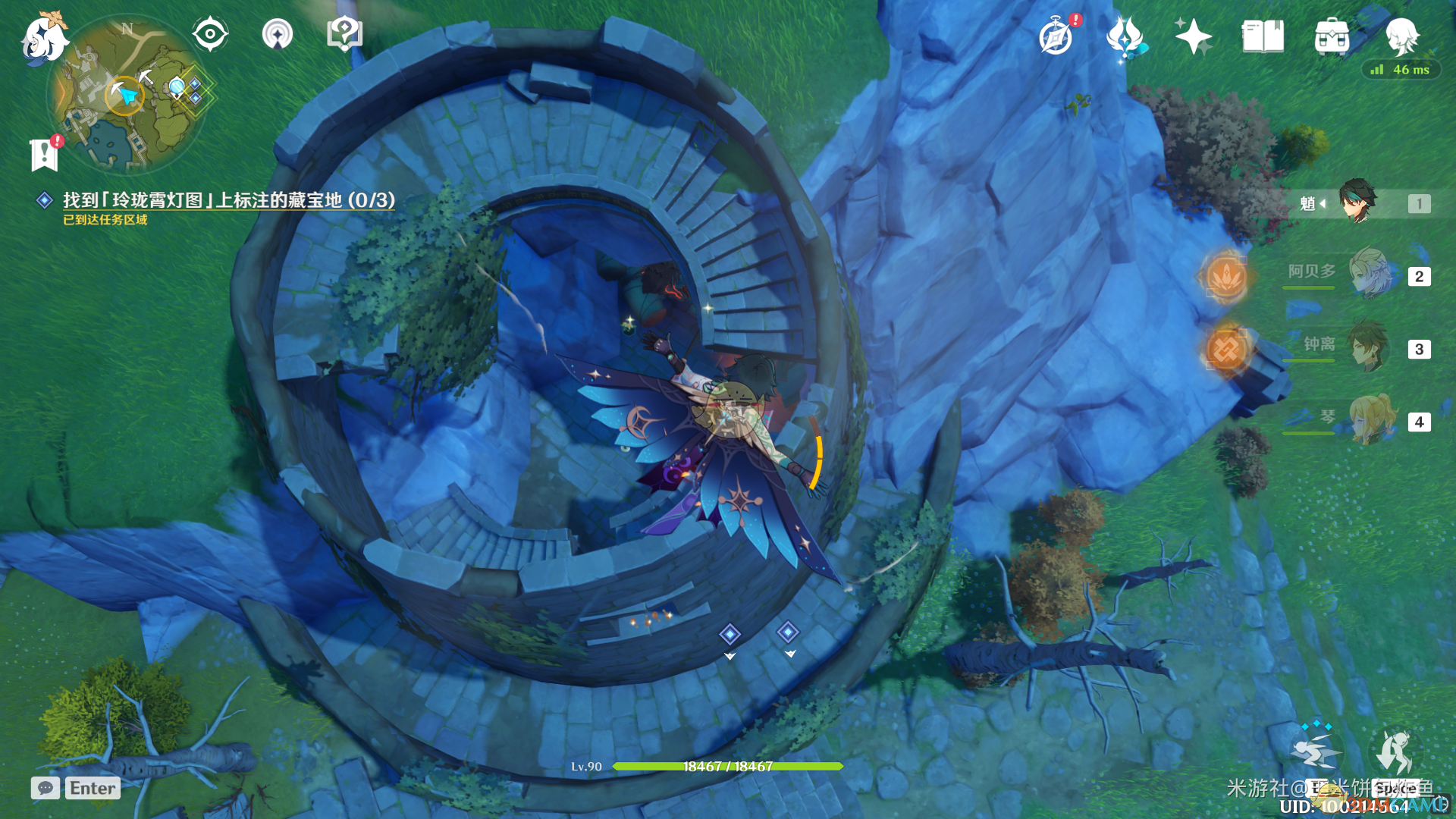Viewport: 1456px width, 819px height.
Task: Open the co-op signal icon
Action: point(278,34)
